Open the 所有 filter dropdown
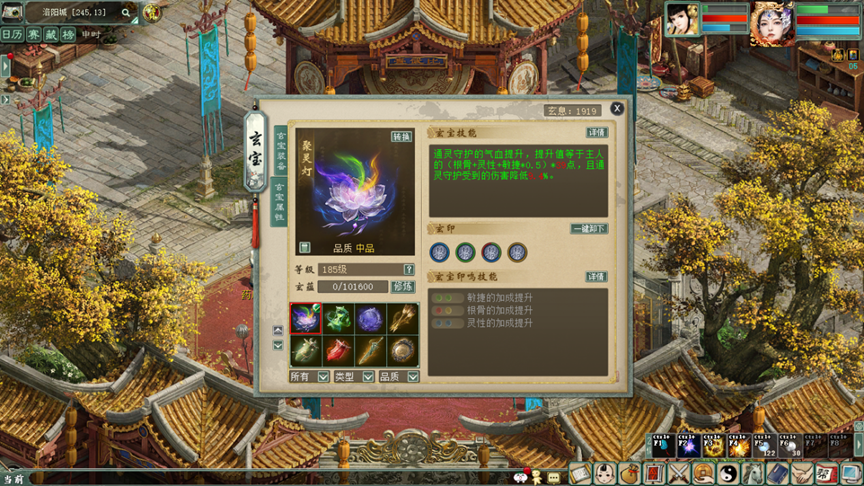The height and width of the screenshot is (486, 864). coord(322,377)
